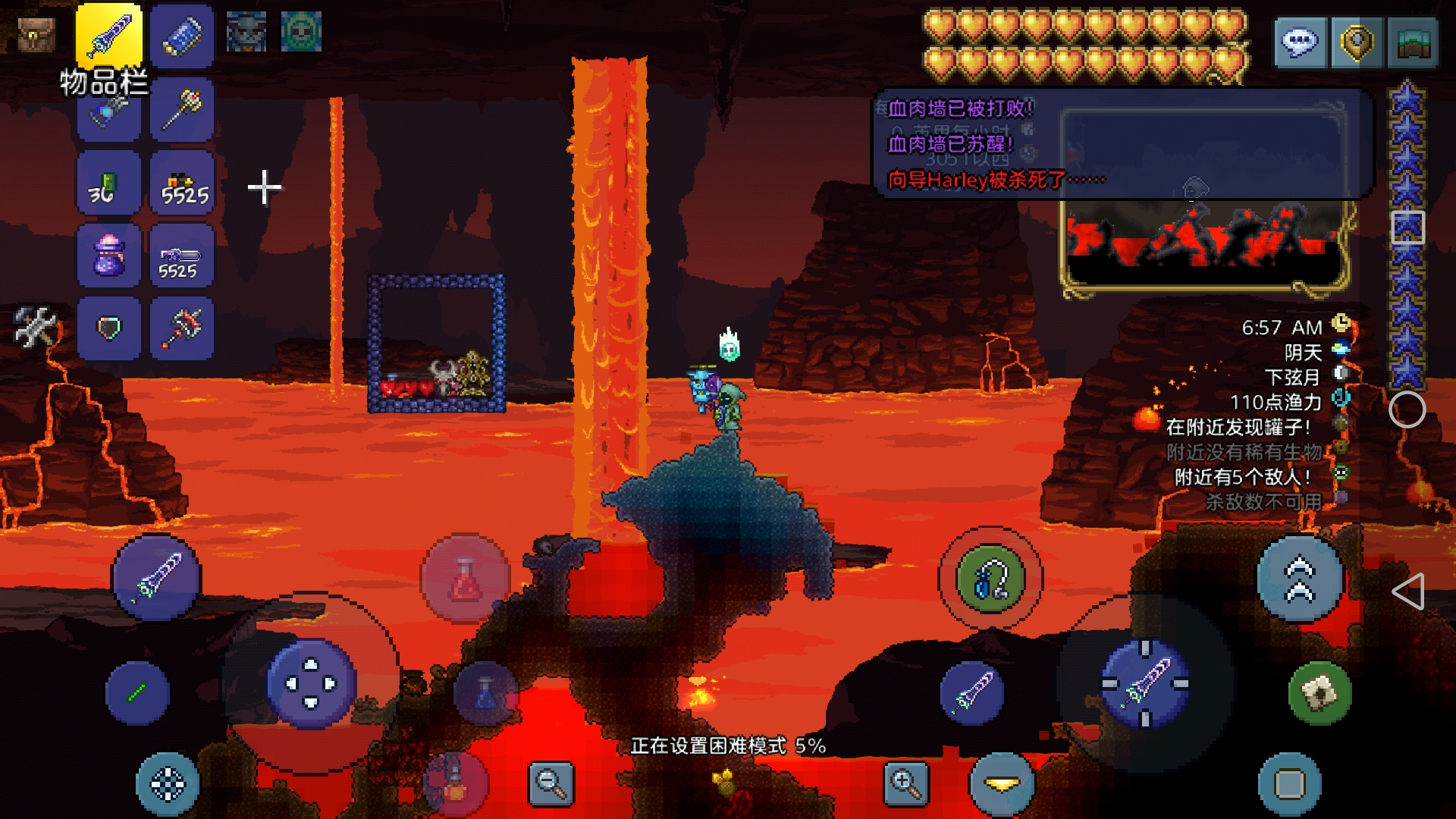Tap the Android back triangle
This screenshot has height=819, width=1456.
(1408, 591)
